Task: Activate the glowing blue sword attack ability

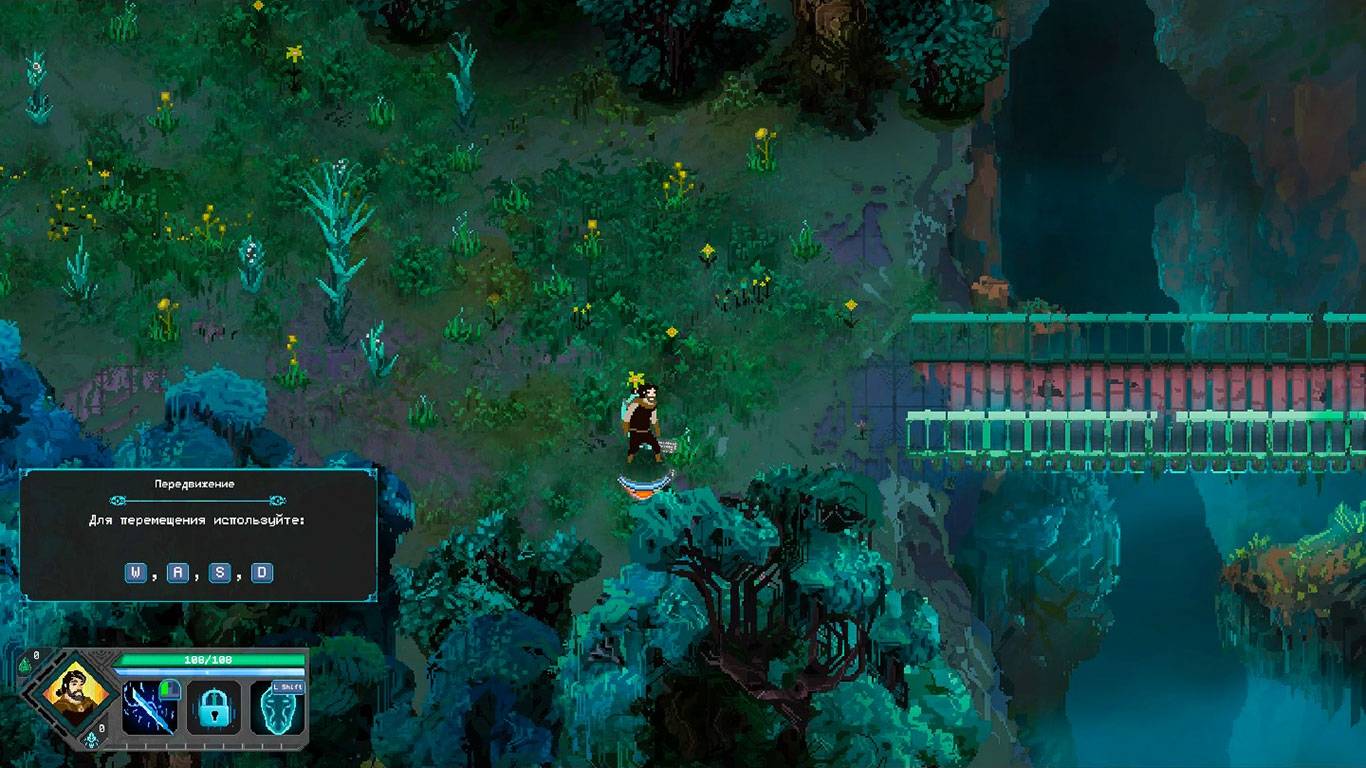Action: [150, 707]
